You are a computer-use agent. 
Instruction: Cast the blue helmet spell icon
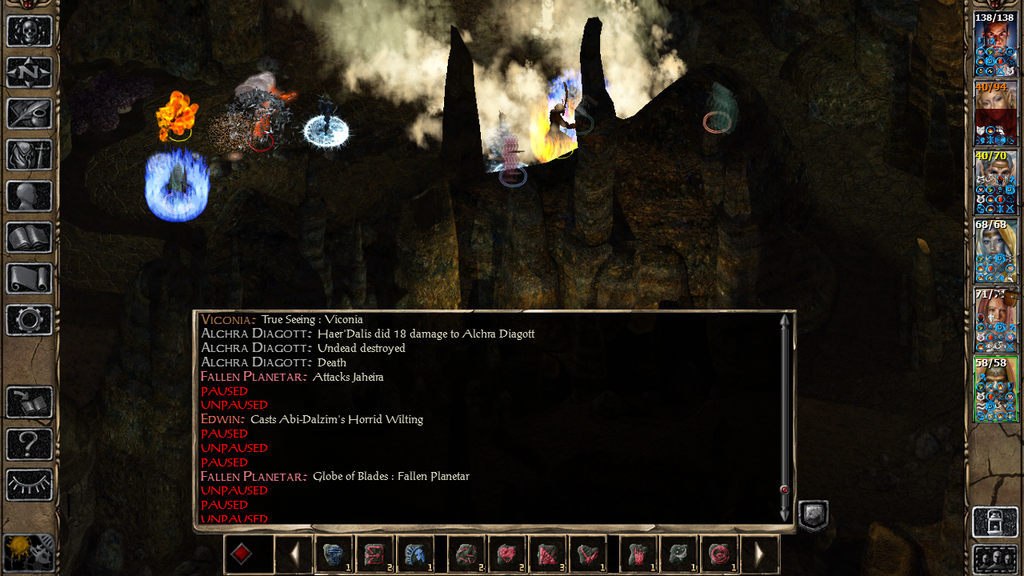tap(334, 554)
